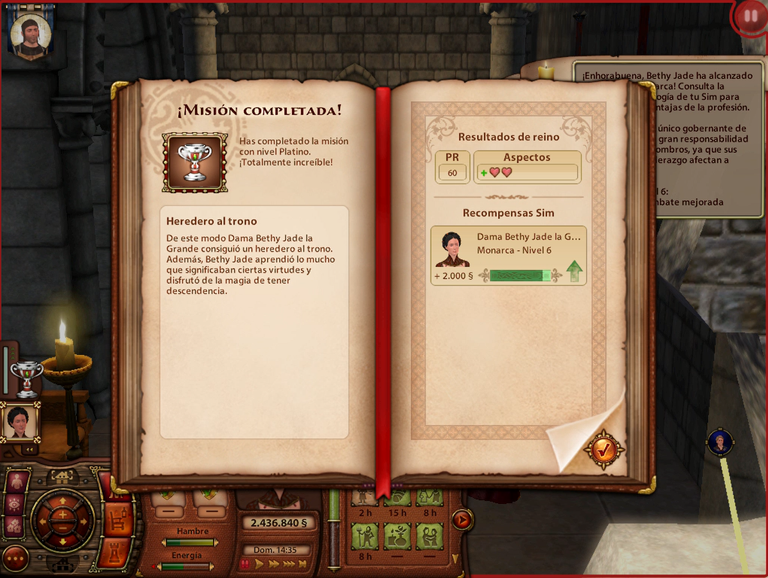The width and height of the screenshot is (768, 578).
Task: Click the green level-up arrow icon
Action: 574,271
